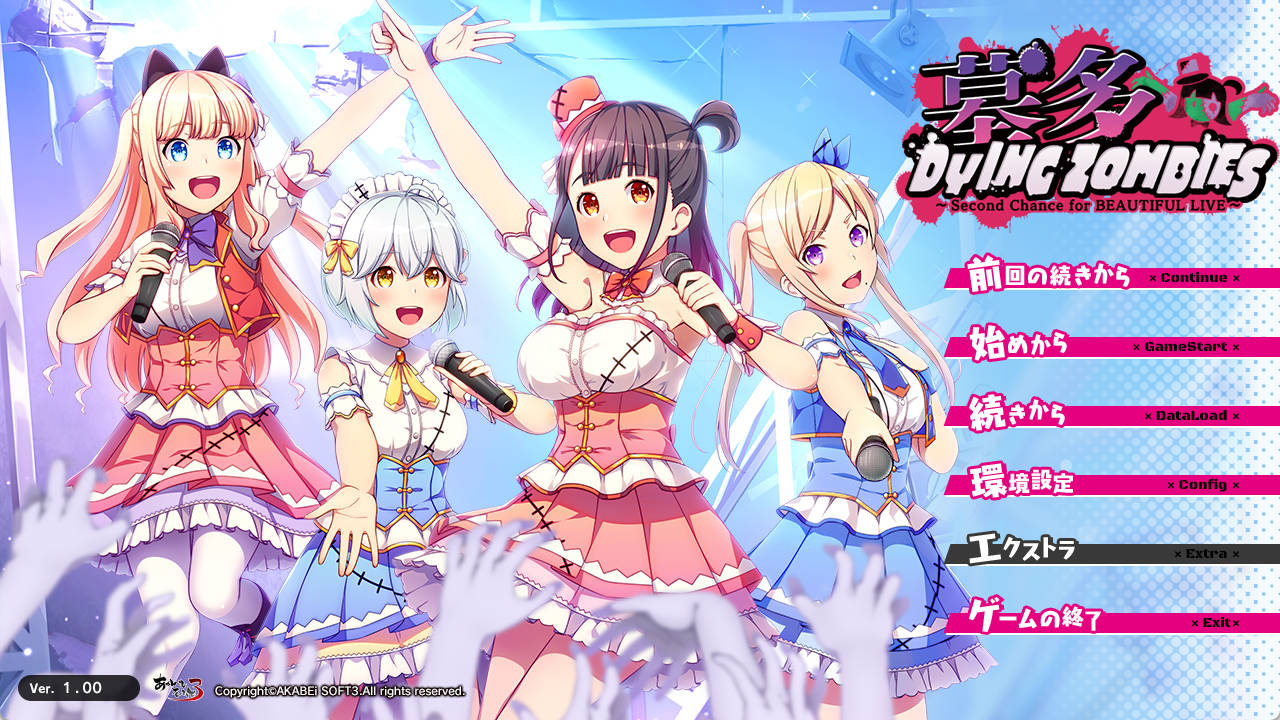
Task: Open "続きから DataLoad" to load saved data
Action: 1100,416
